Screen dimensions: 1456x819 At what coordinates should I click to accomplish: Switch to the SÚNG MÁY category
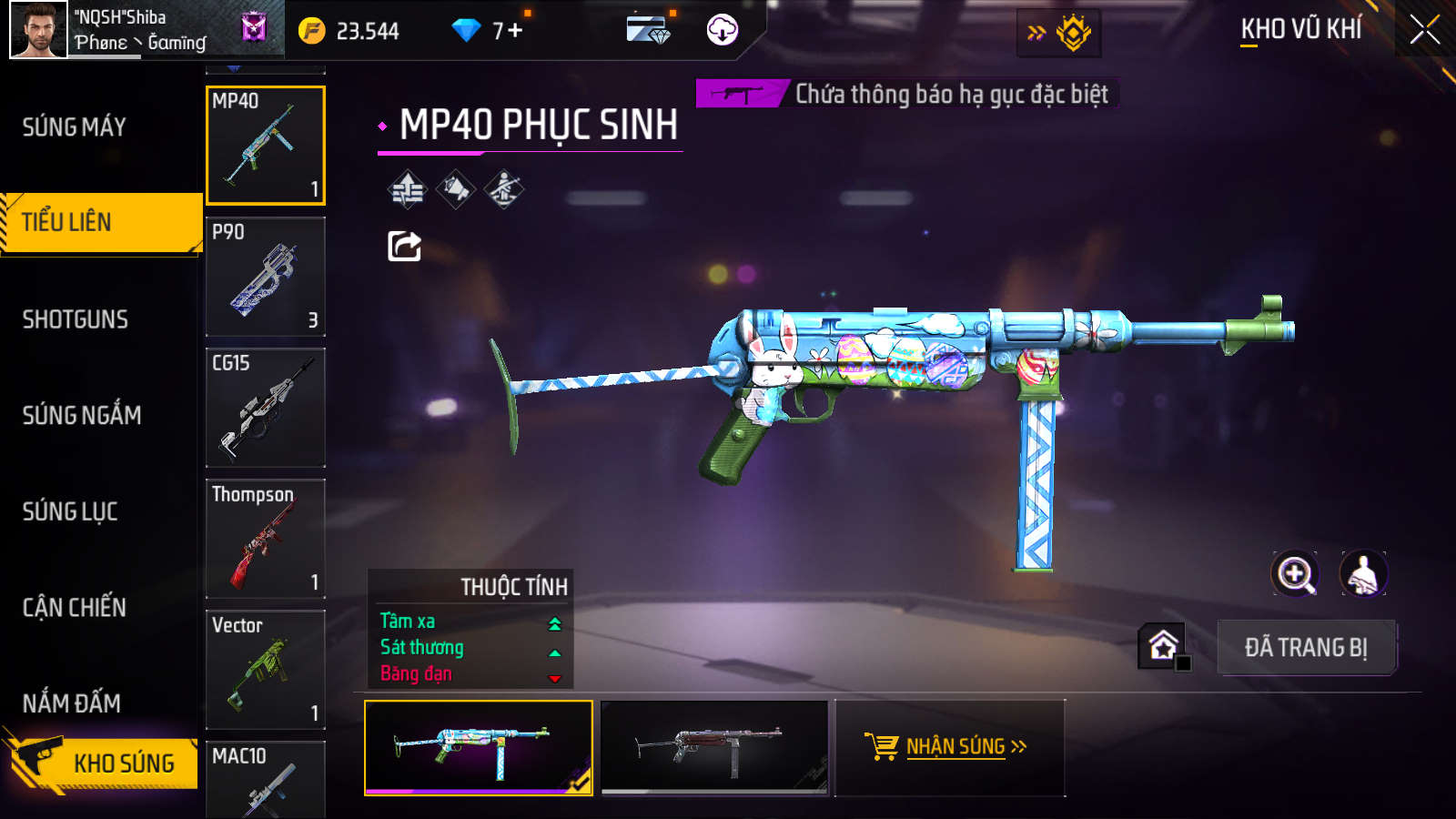point(75,127)
